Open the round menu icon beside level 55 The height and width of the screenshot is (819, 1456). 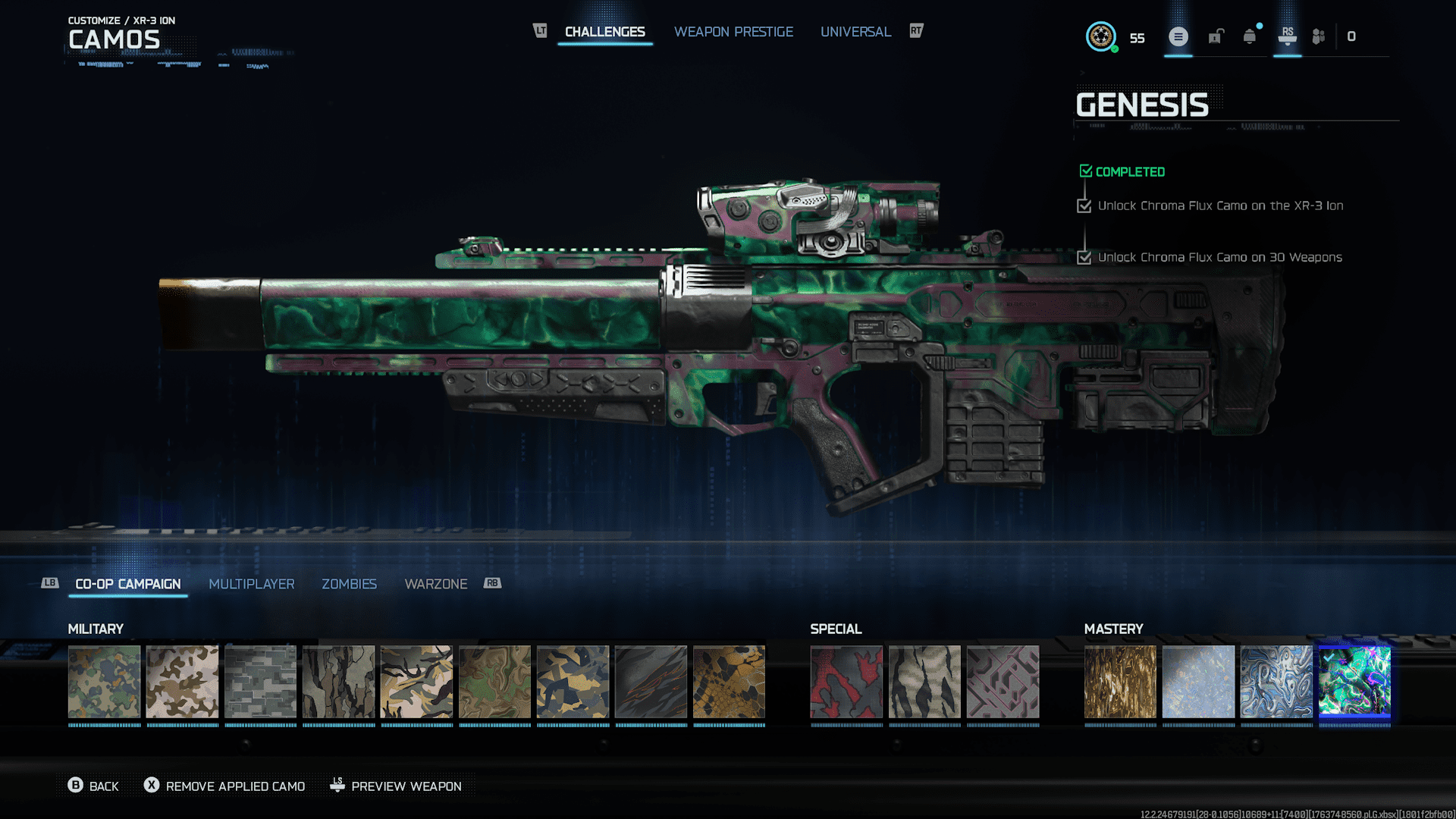coord(1178,36)
